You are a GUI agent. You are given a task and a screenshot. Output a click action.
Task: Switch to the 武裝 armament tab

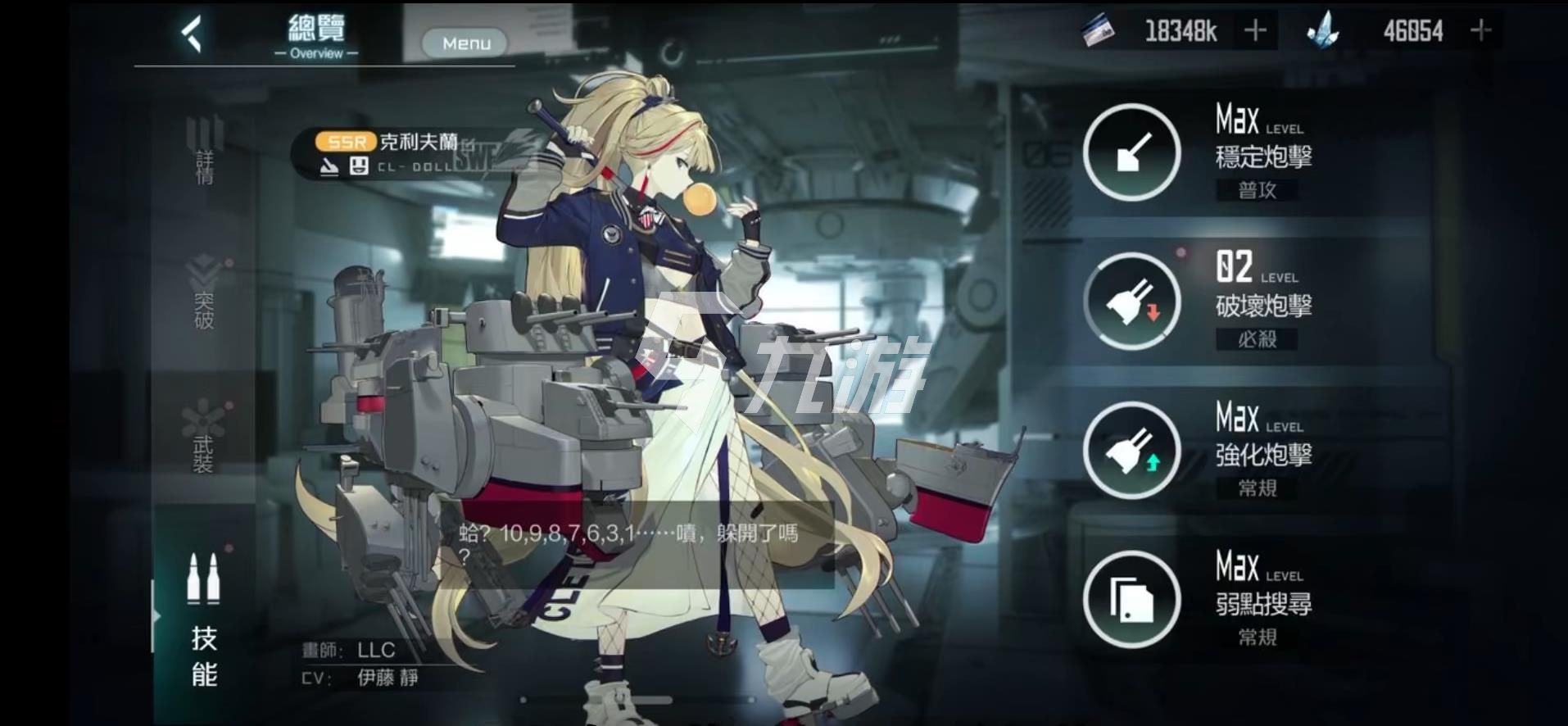(203, 437)
